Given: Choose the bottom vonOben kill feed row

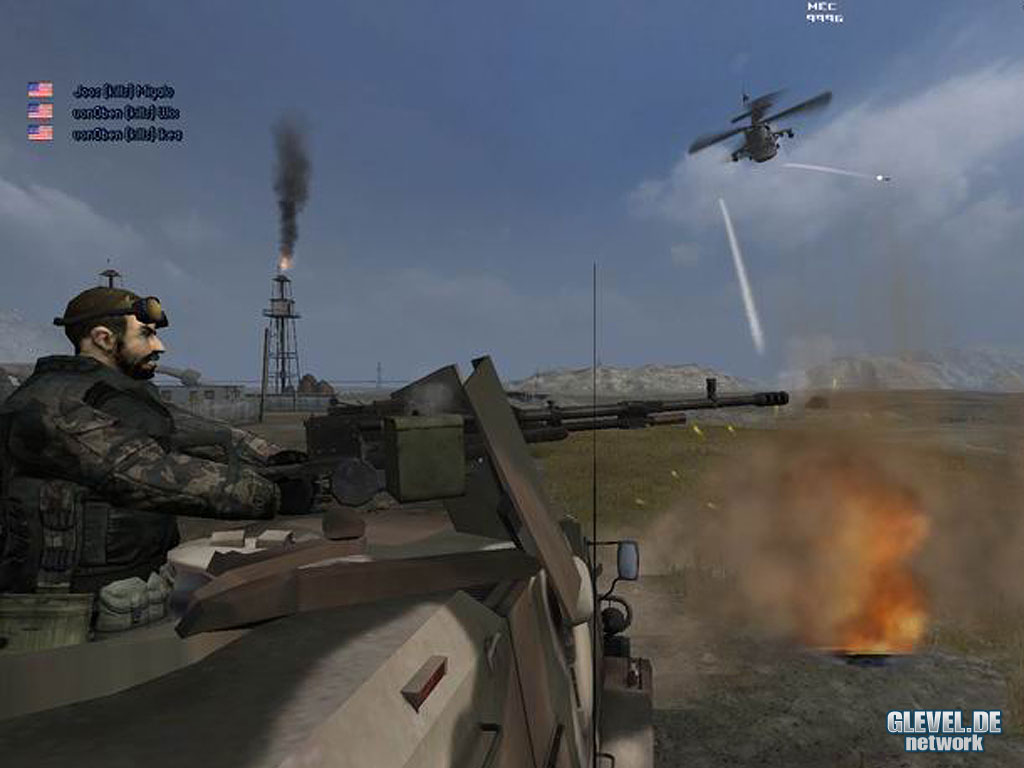Looking at the screenshot, I should [x=126, y=134].
